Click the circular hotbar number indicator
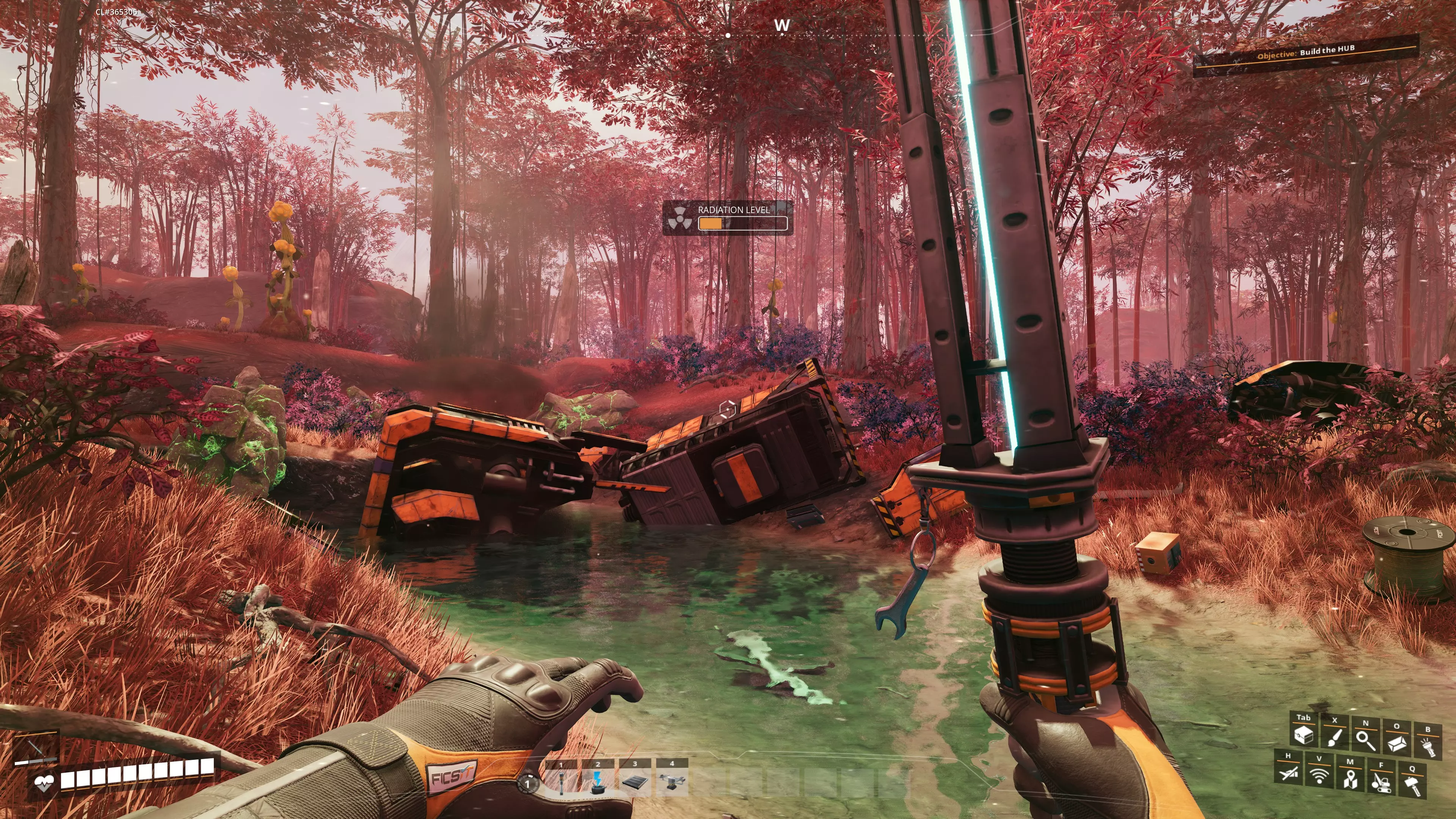 click(527, 783)
